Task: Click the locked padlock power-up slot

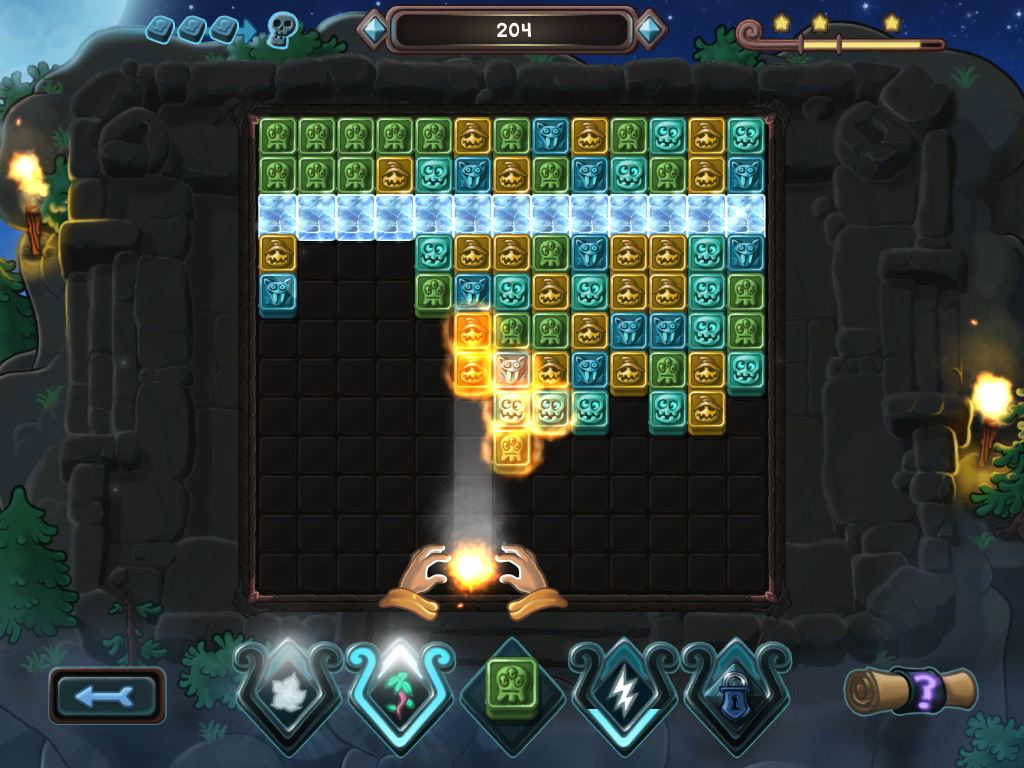Action: [736, 691]
